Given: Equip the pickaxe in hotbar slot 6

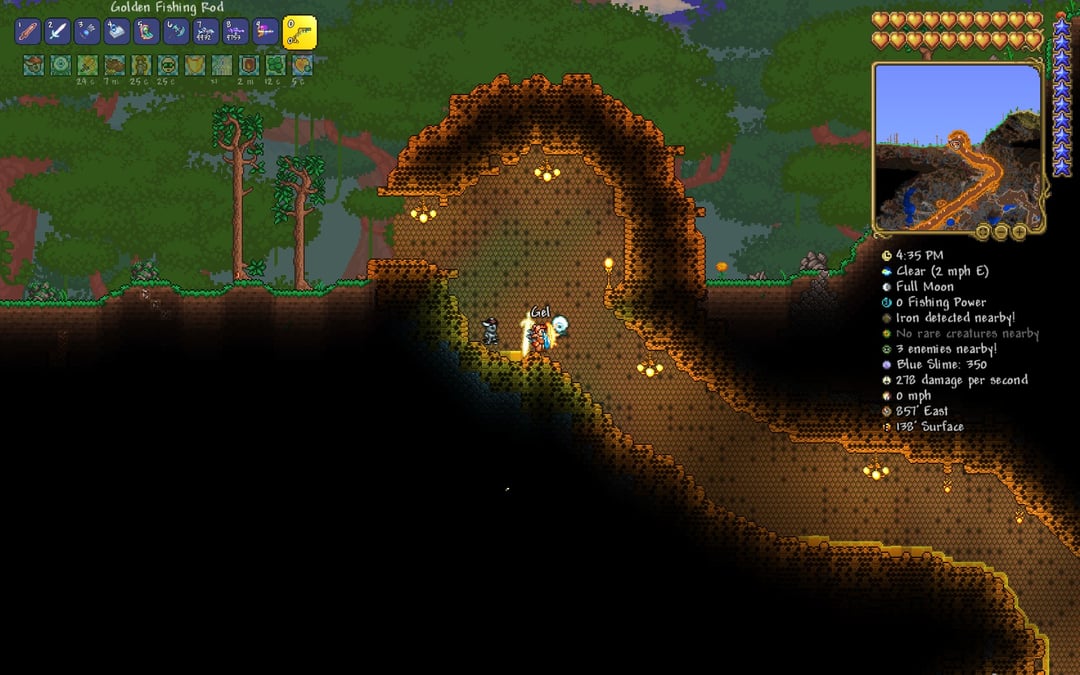Looking at the screenshot, I should click(x=177, y=31).
